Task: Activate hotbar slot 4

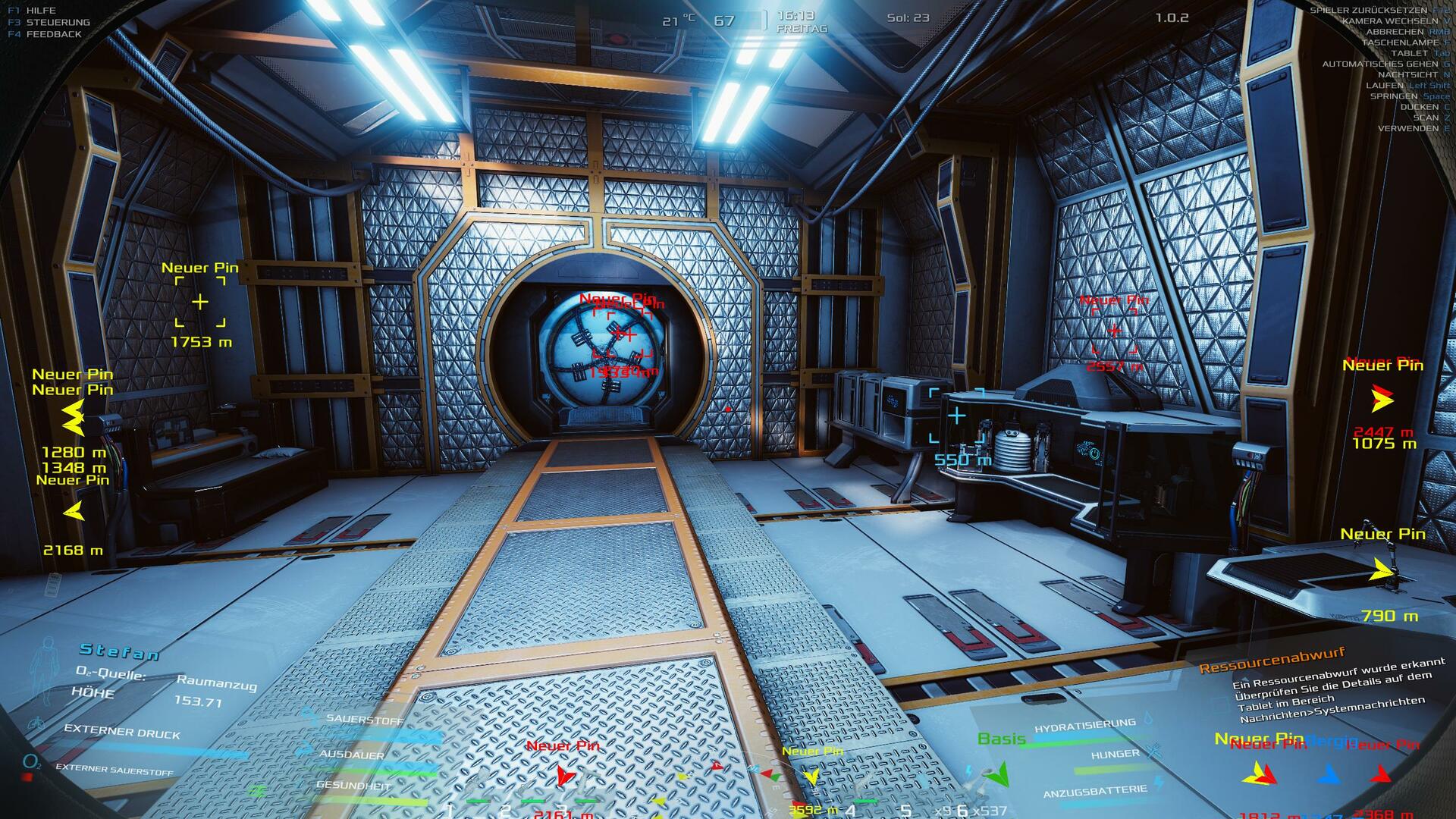Action: click(850, 810)
